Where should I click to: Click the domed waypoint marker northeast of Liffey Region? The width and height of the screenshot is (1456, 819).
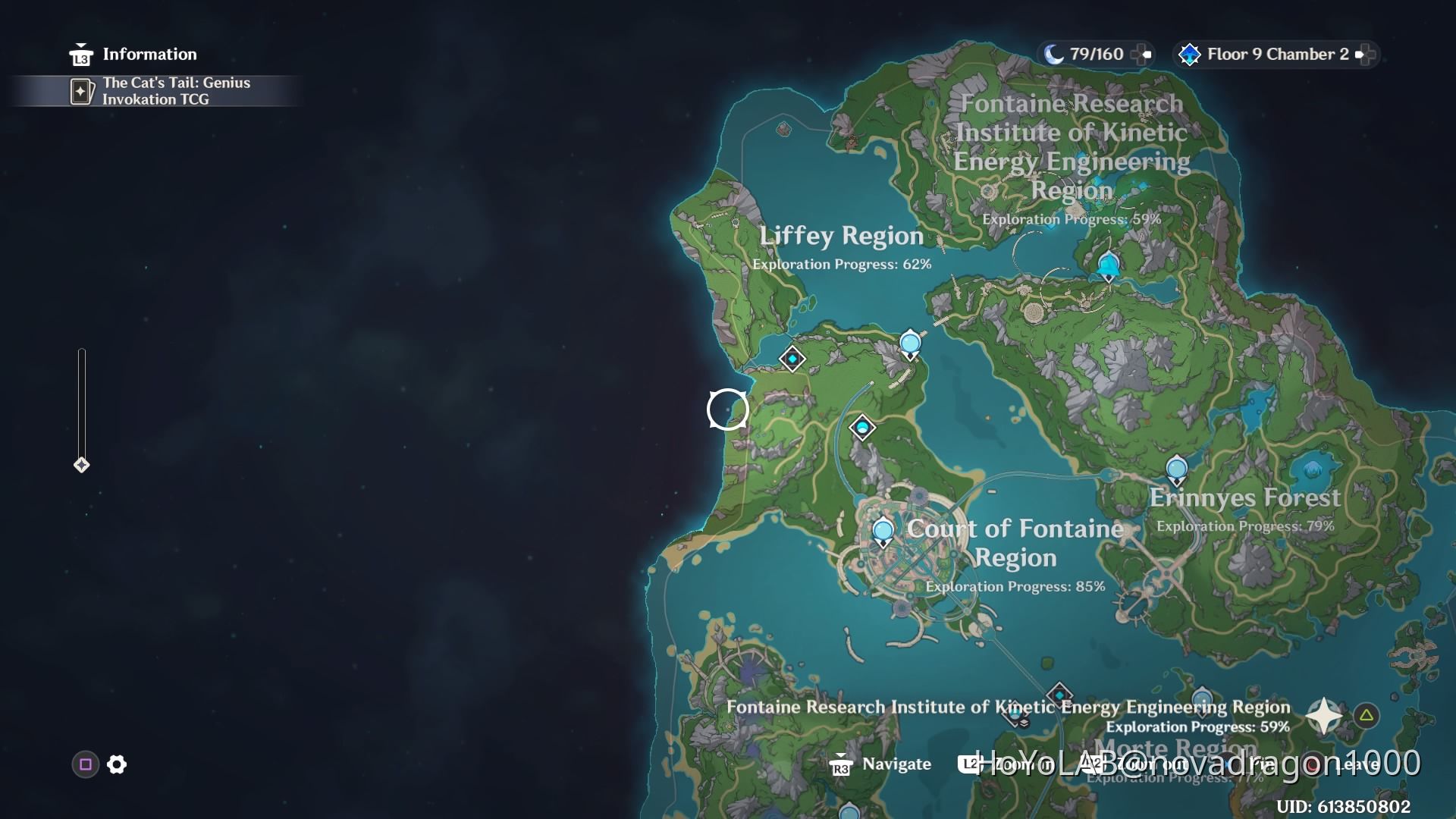point(911,342)
